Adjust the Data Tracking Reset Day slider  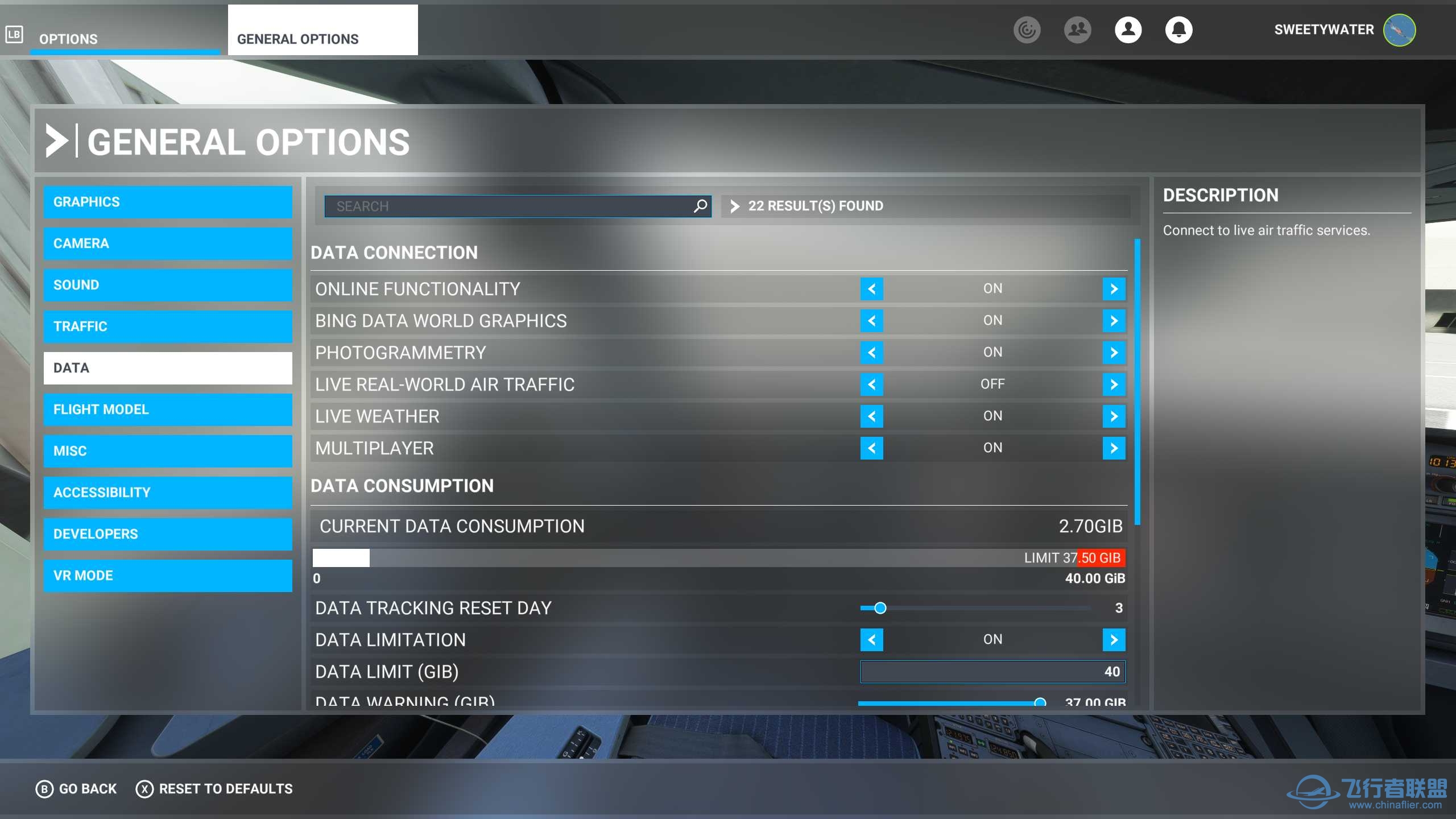pyautogui.click(x=880, y=608)
